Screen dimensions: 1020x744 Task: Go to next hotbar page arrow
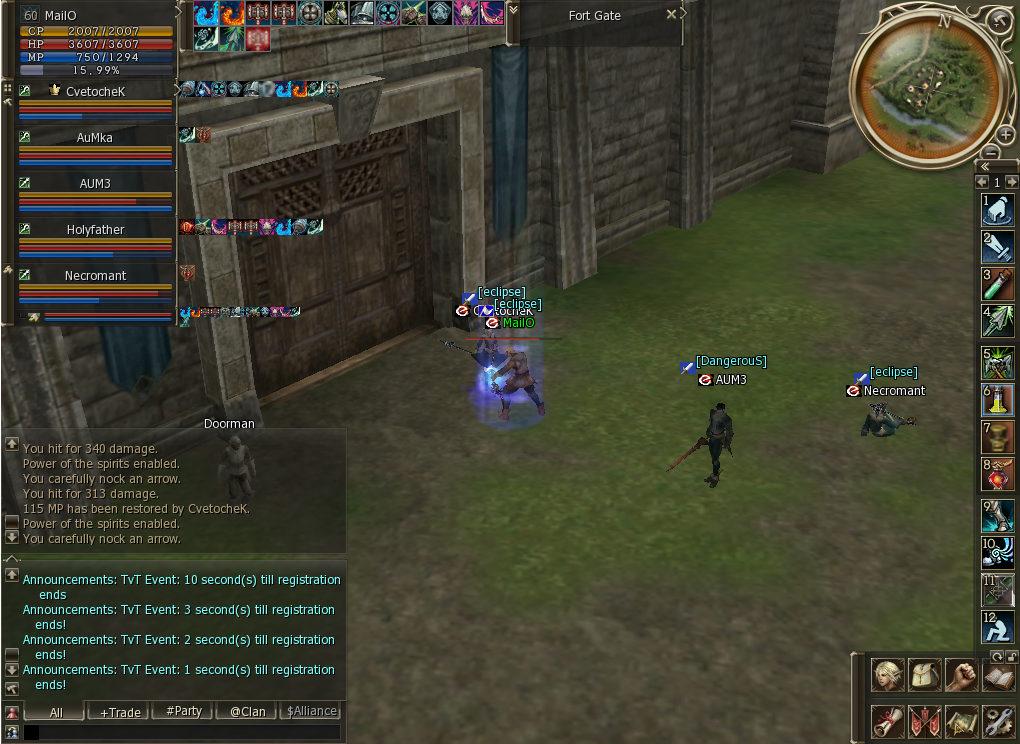(x=1011, y=182)
